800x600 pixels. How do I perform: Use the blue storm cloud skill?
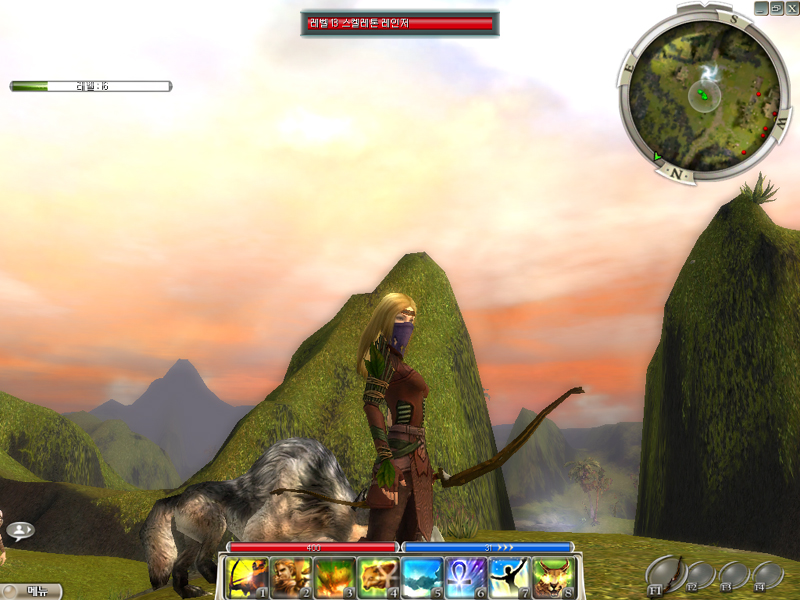click(421, 577)
